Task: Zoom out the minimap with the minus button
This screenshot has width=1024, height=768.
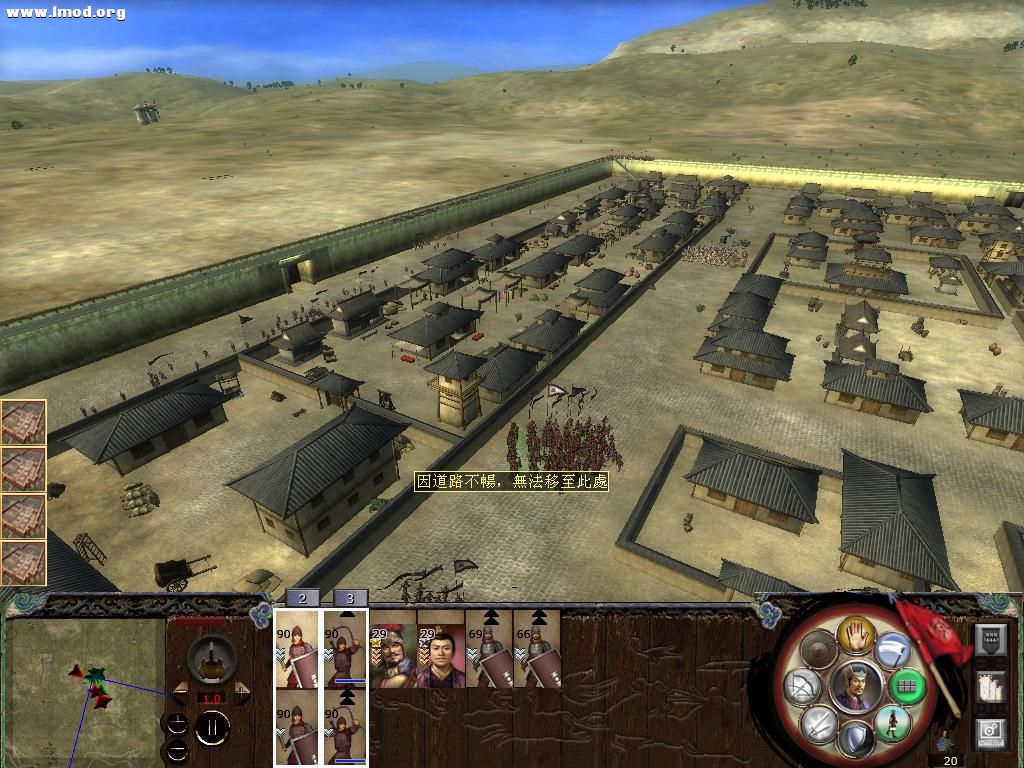Action: (x=177, y=748)
